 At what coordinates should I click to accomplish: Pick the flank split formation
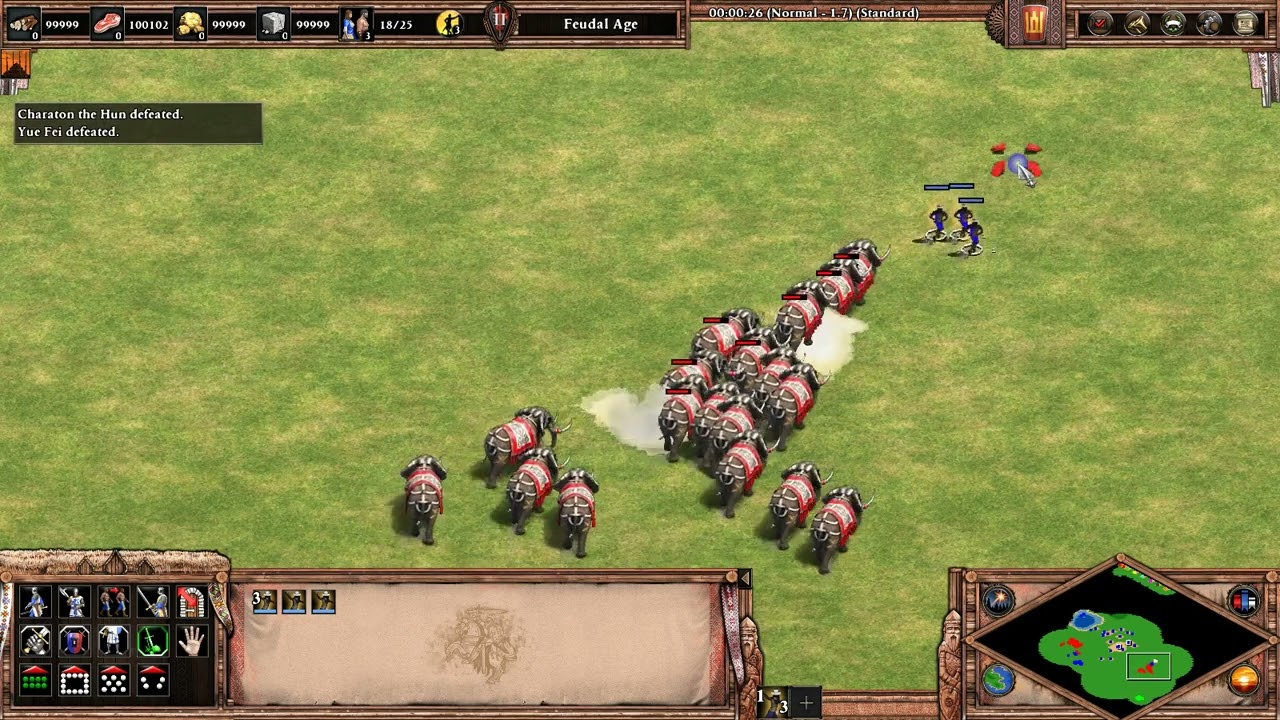point(152,680)
